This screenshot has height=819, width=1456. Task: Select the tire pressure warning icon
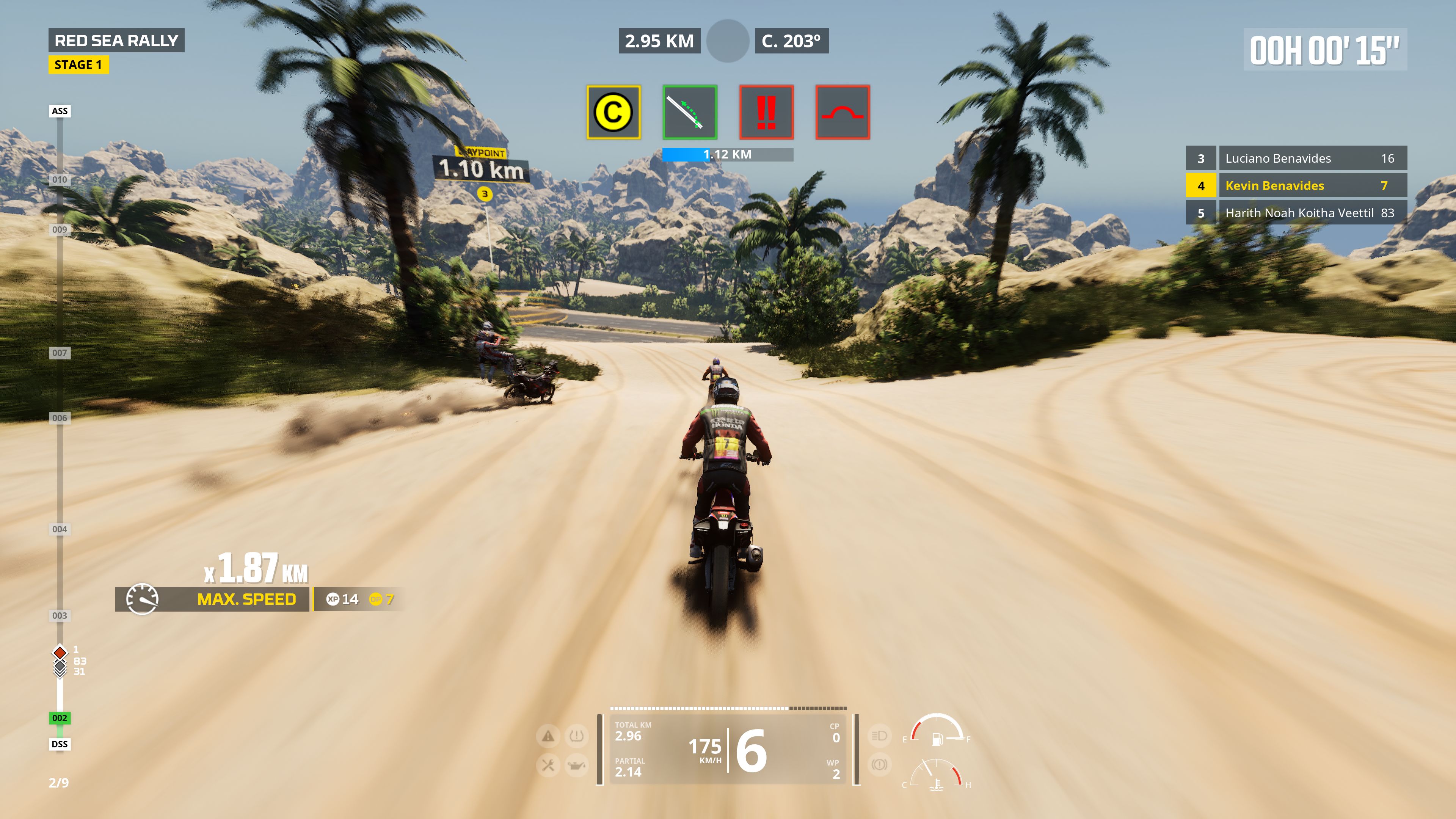[x=576, y=736]
